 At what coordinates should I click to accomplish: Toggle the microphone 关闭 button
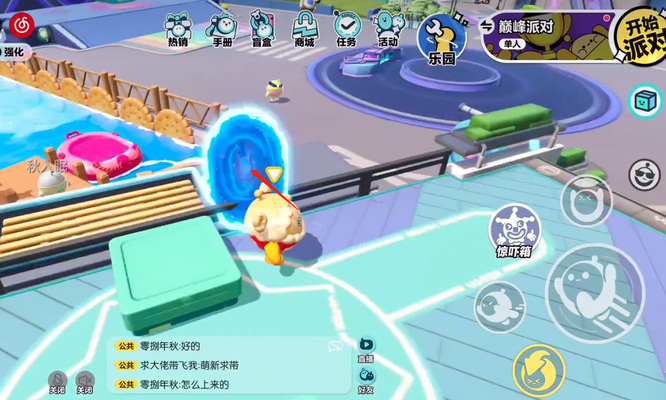(58, 382)
